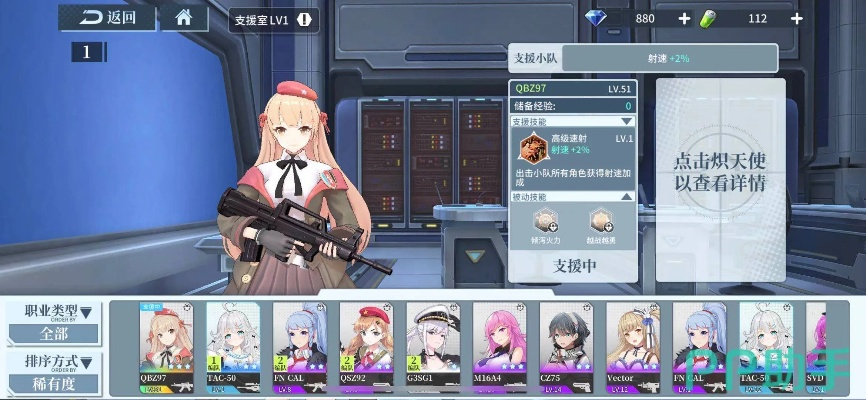Show 支援室 LV1 info via exclamation icon
866x400 pixels.
click(x=304, y=19)
